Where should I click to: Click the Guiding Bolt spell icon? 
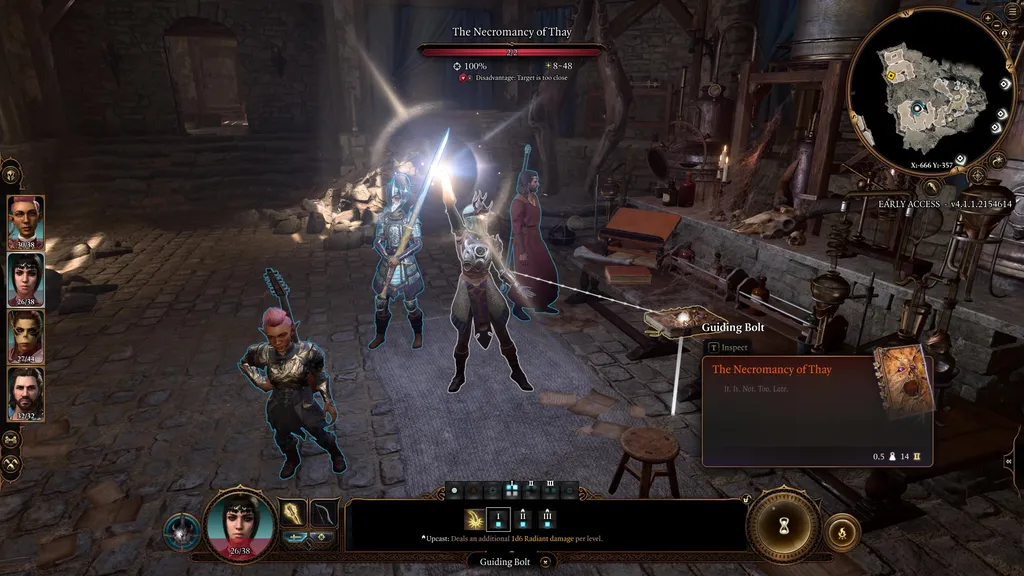474,519
